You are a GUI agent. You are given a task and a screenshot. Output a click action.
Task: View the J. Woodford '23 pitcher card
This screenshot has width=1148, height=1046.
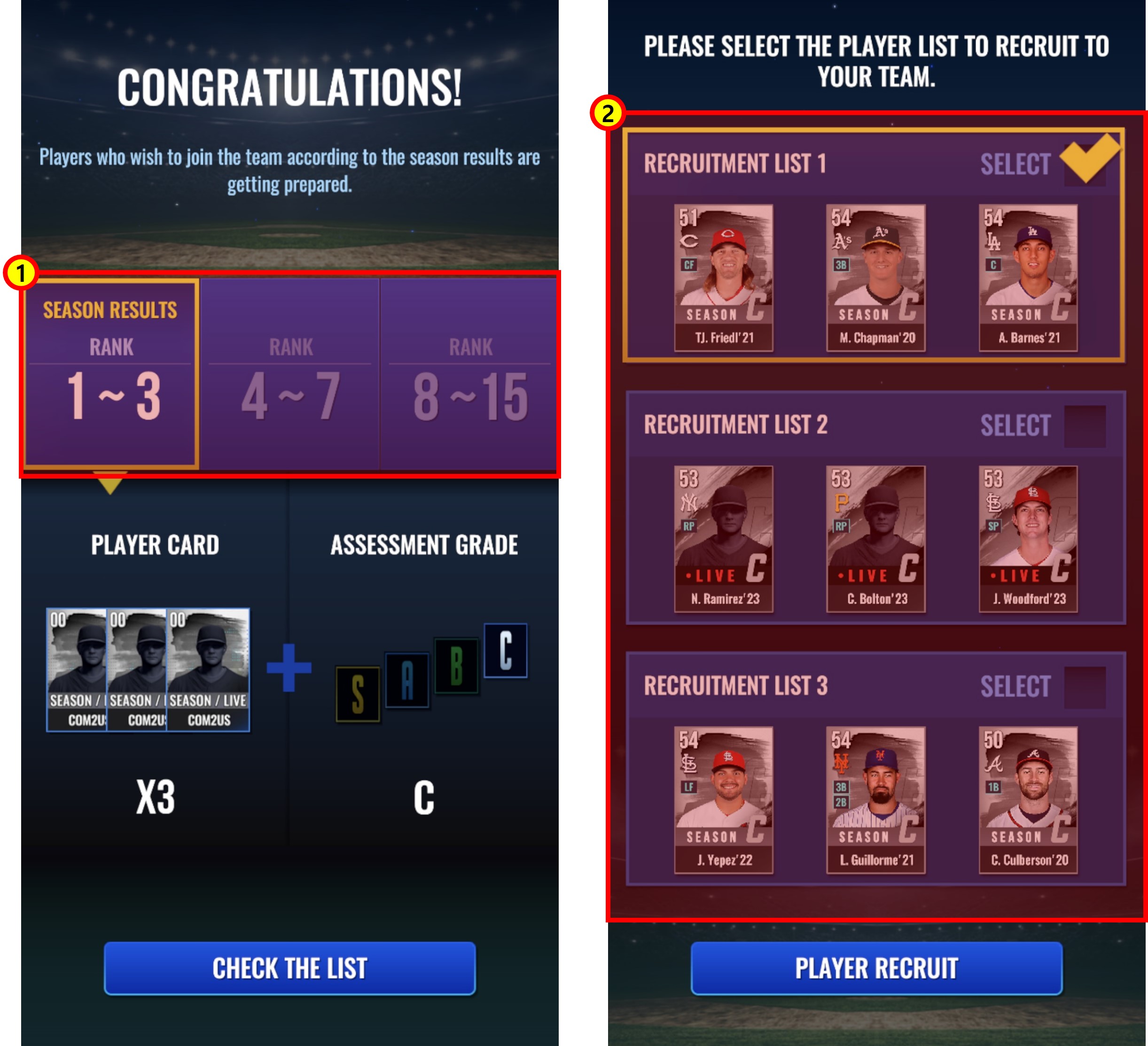pyautogui.click(x=1028, y=539)
